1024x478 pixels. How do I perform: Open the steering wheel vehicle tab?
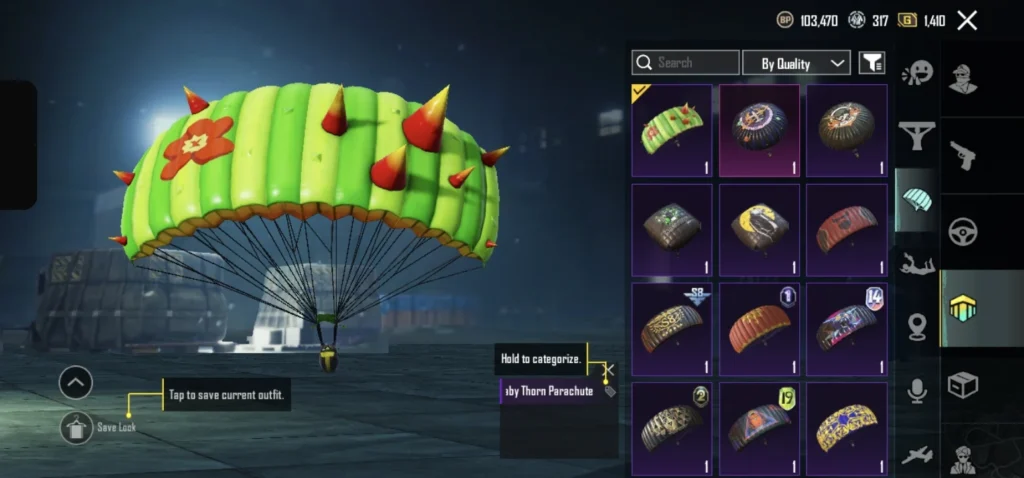(x=963, y=231)
